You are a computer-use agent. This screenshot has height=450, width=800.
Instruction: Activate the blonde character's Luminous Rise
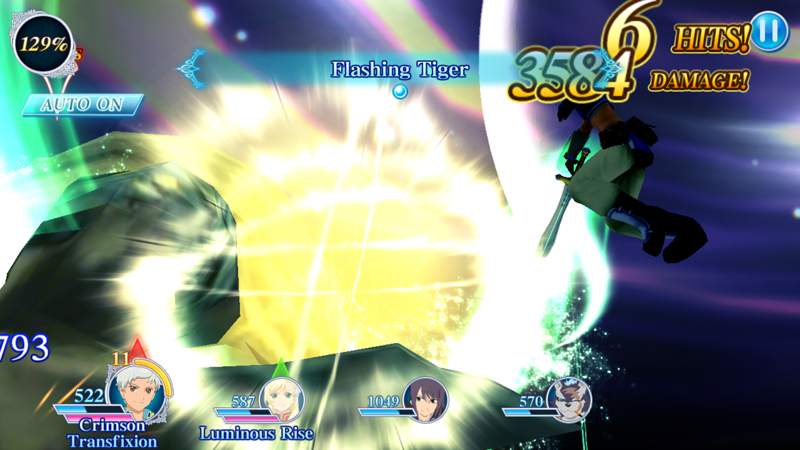pos(256,432)
